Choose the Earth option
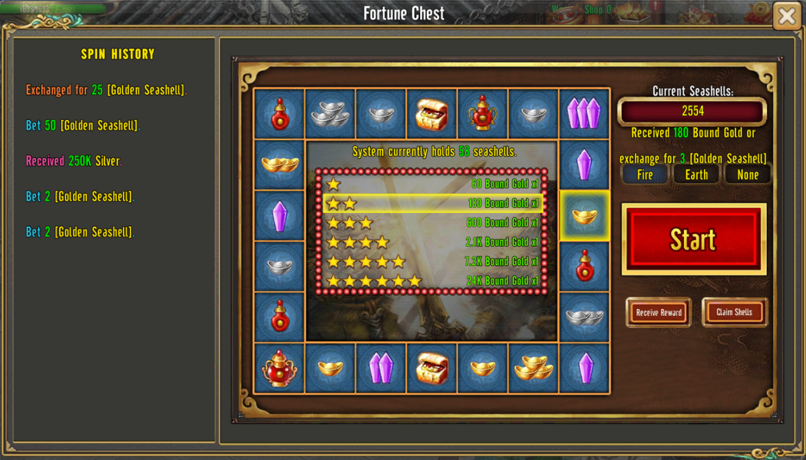Screen dimensions: 806x460 [x=696, y=175]
